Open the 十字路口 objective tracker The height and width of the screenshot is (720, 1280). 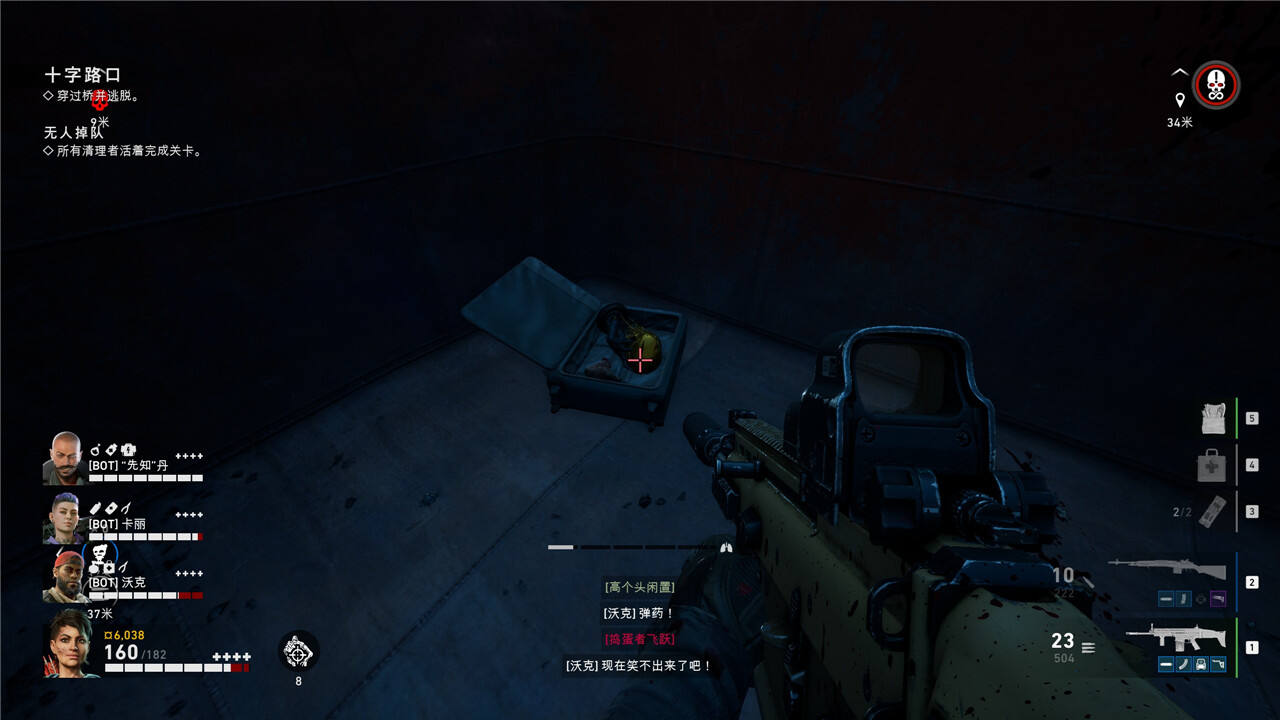(x=82, y=75)
